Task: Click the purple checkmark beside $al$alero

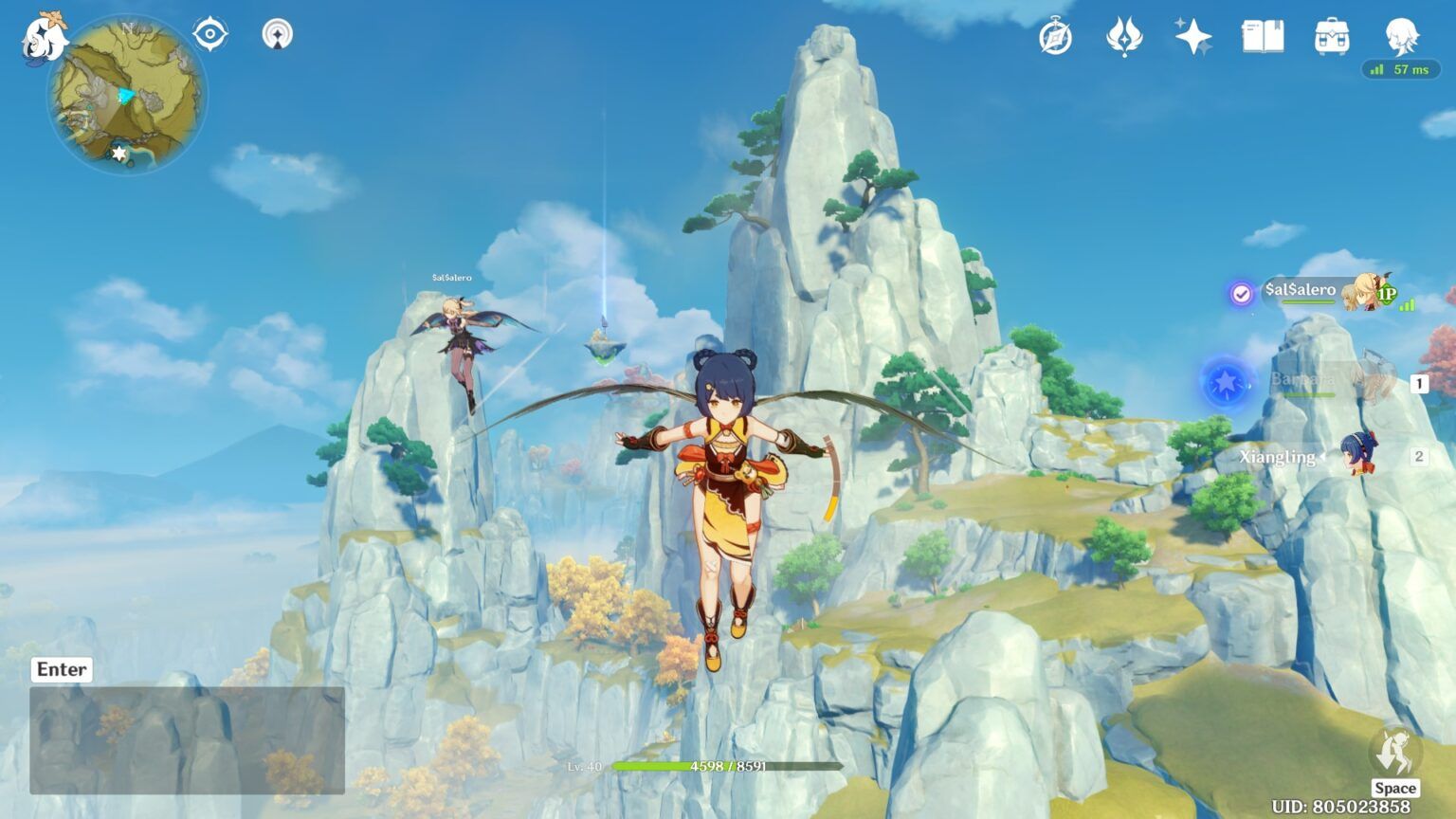Action: pyautogui.click(x=1240, y=294)
